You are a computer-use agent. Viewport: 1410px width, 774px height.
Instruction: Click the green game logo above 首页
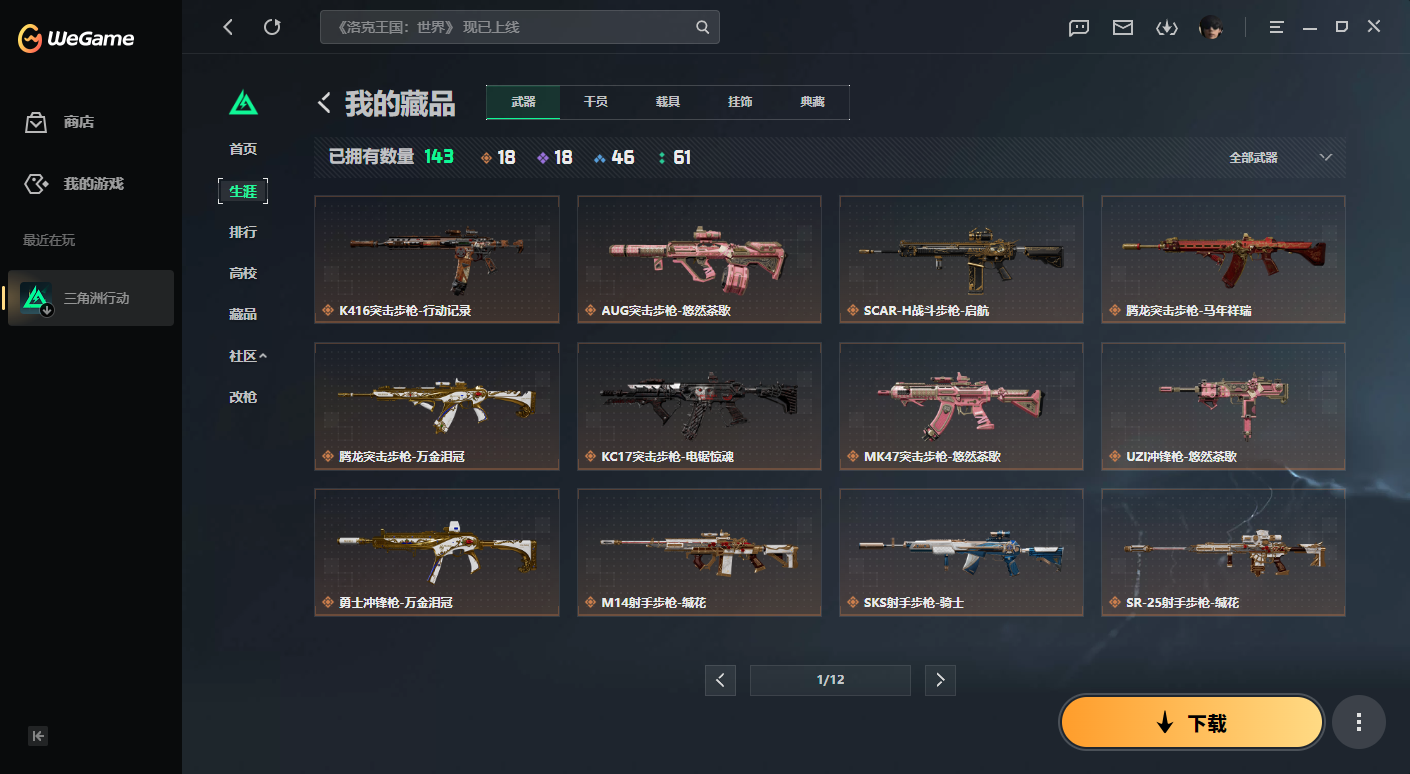click(243, 102)
